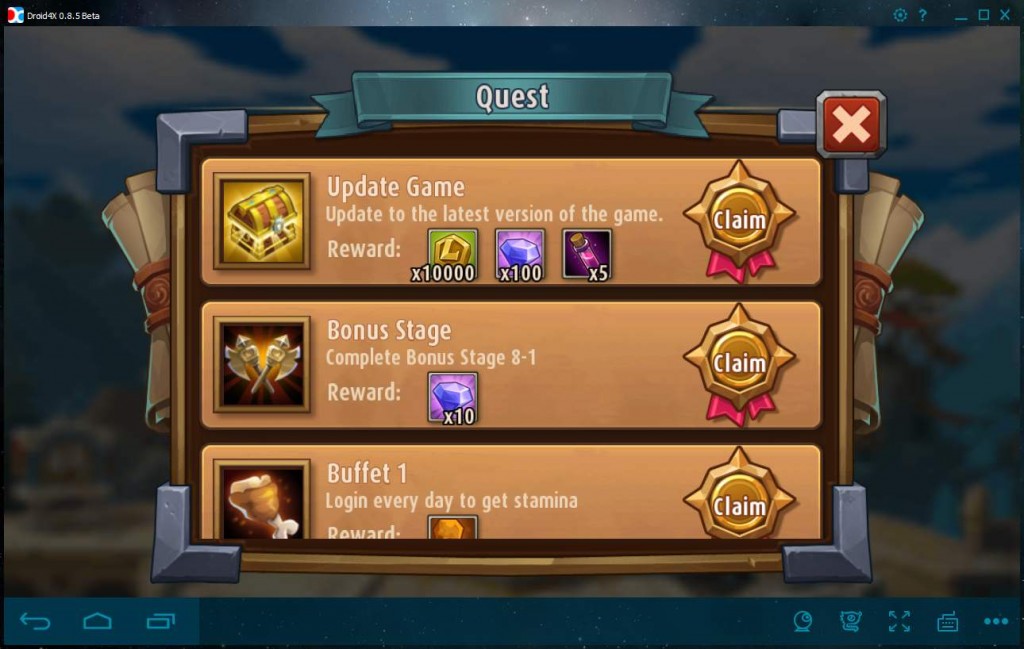
Task: Select the Buffet 1 meat icon
Action: click(x=261, y=500)
